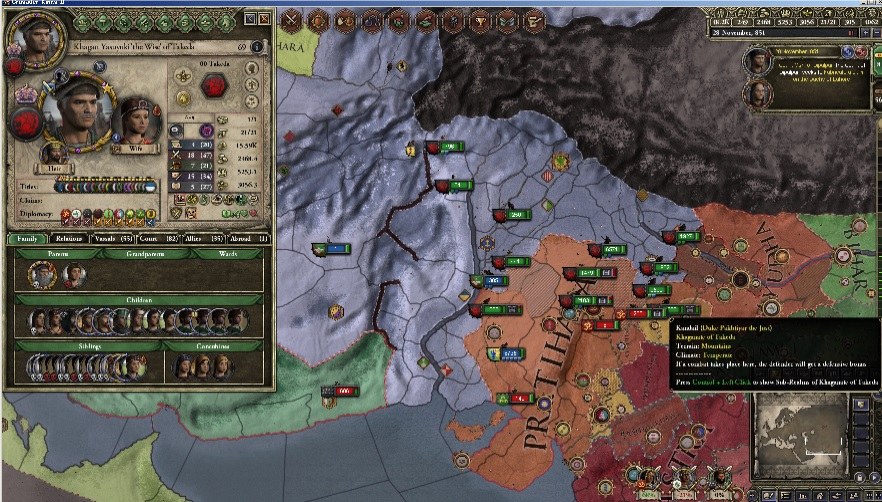Close the character panel
Image resolution: width=882 pixels, height=502 pixels.
[263, 19]
